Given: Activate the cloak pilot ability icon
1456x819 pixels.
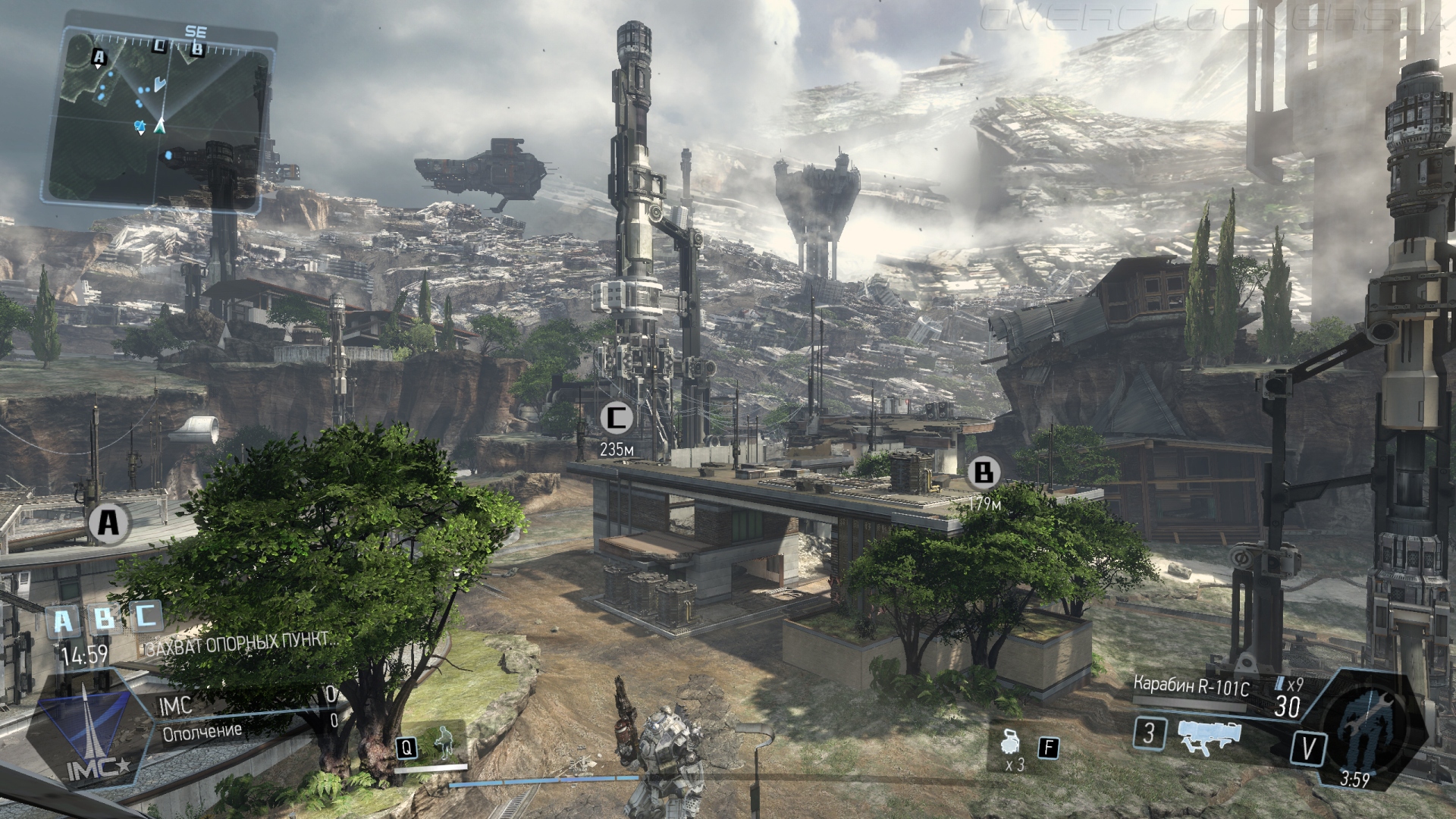Looking at the screenshot, I should click(x=444, y=743).
